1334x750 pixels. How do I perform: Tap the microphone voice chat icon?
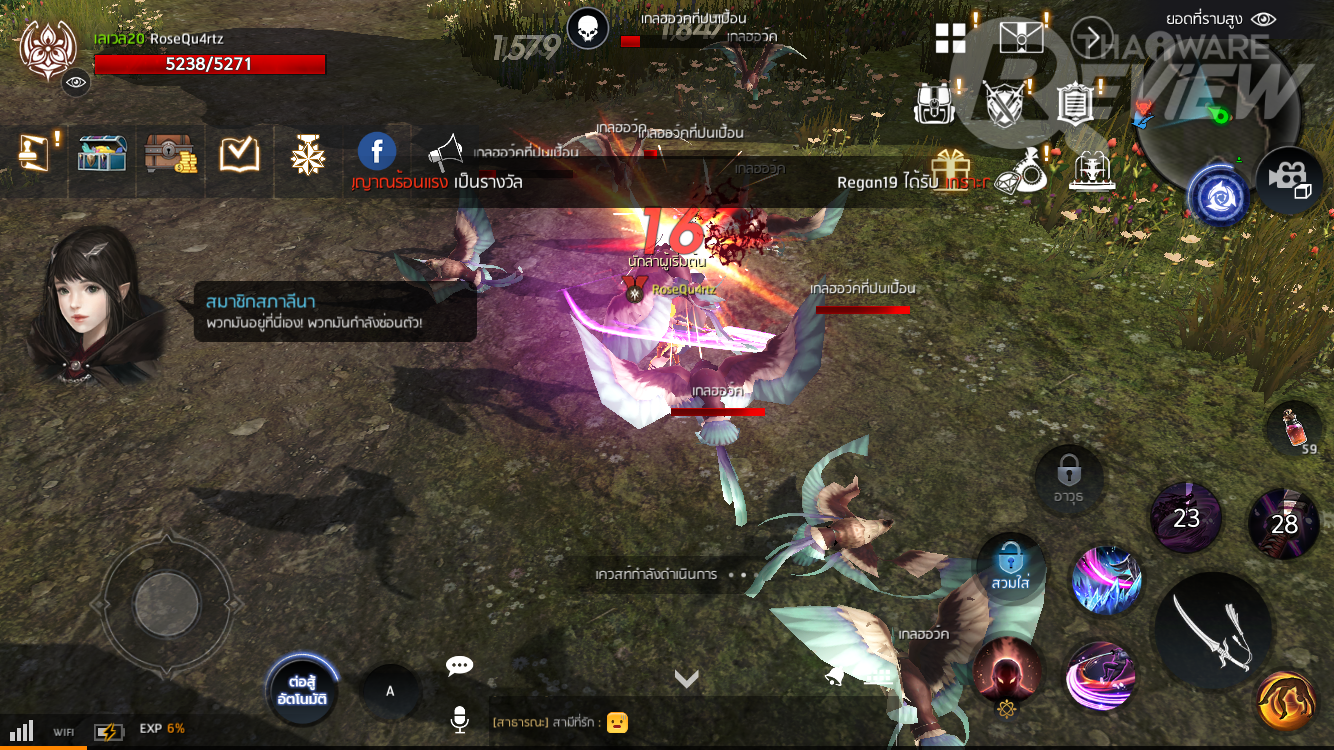(459, 719)
